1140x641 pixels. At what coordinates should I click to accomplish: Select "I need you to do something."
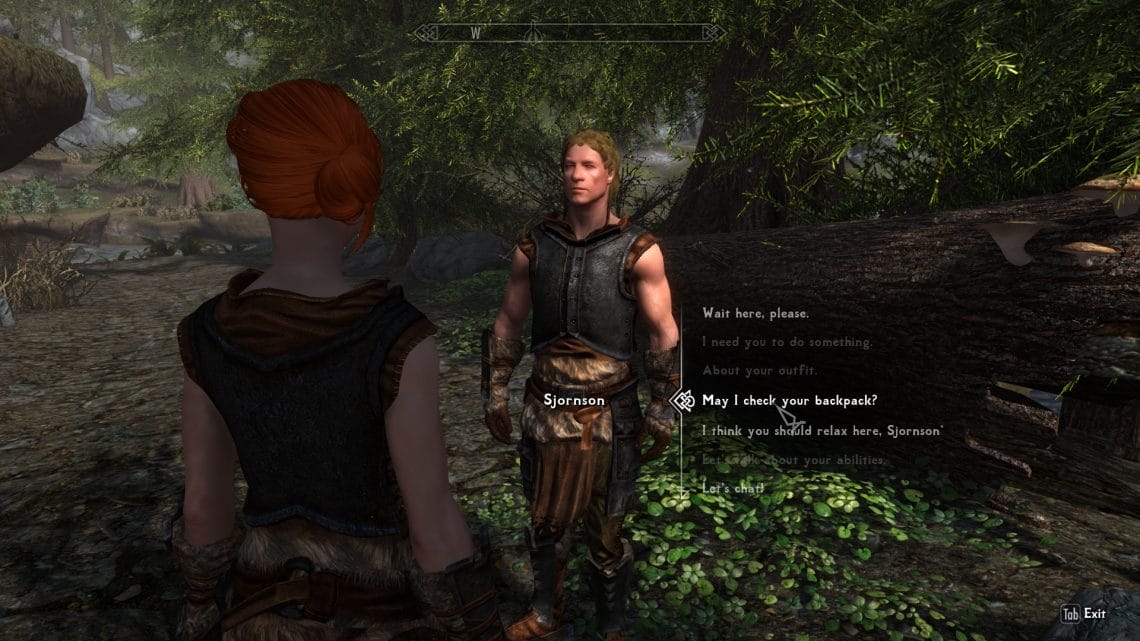(x=787, y=342)
